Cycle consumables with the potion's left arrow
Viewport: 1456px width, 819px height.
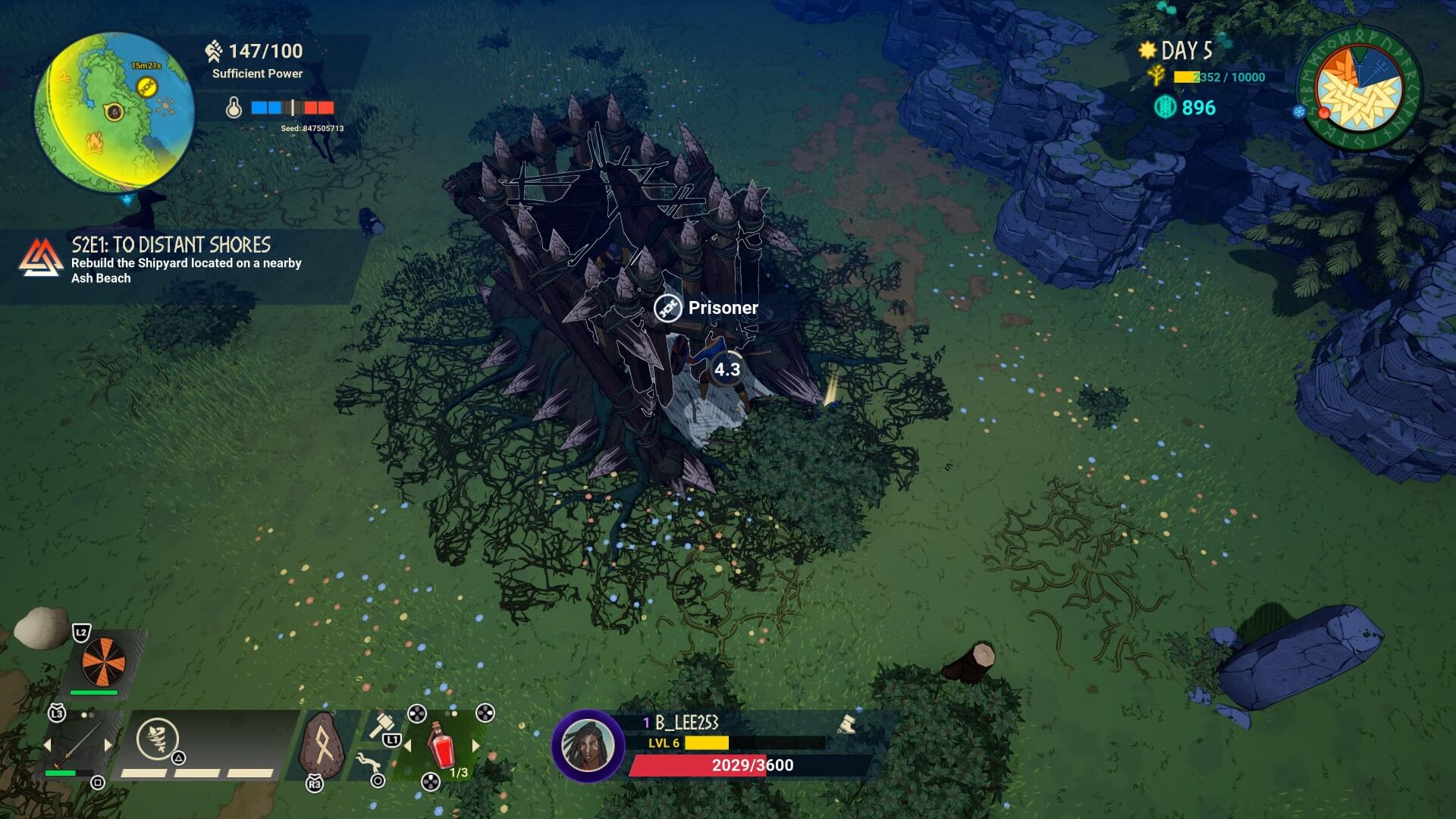point(407,746)
